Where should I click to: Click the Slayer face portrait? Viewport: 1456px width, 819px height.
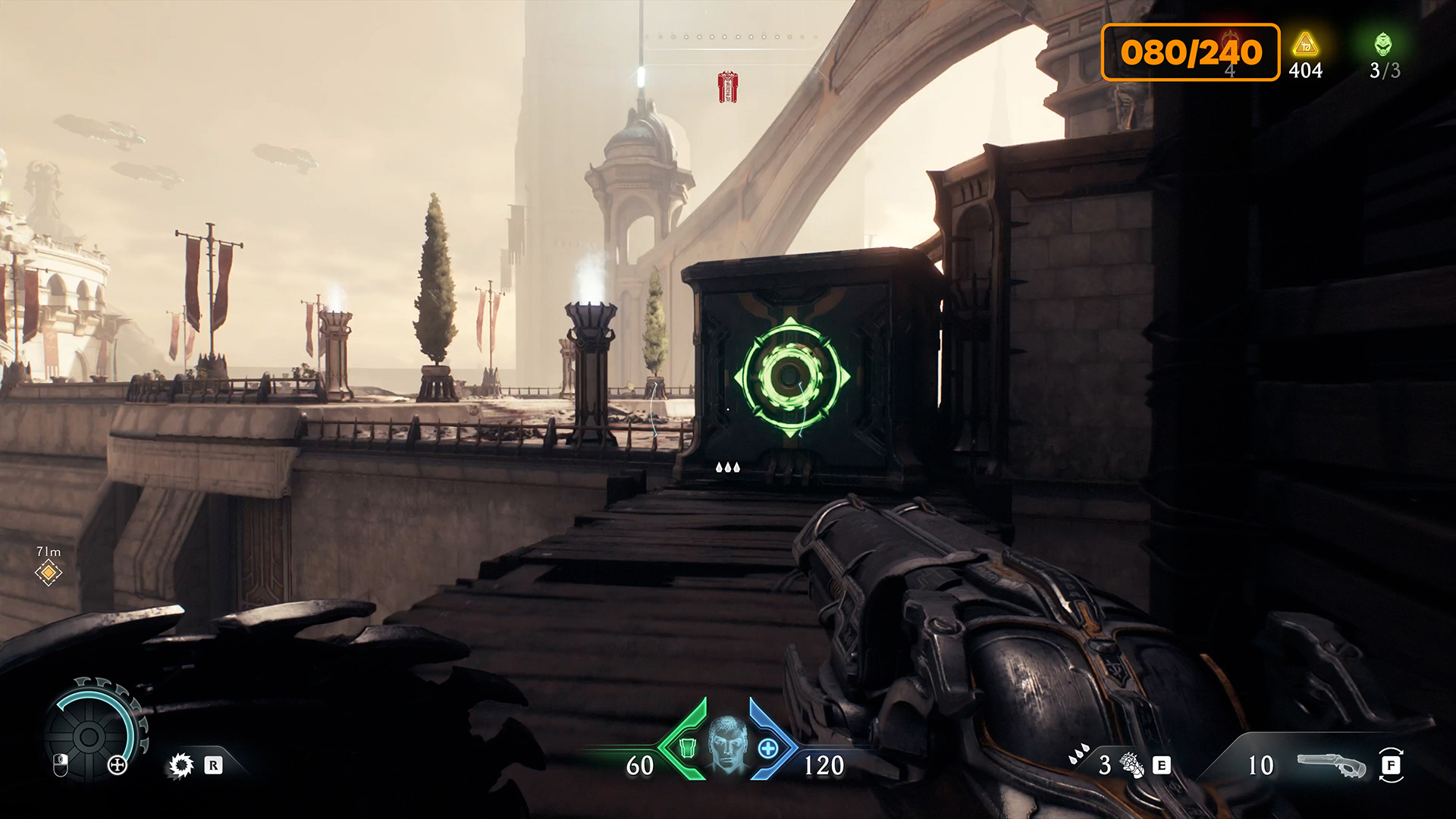[727, 744]
